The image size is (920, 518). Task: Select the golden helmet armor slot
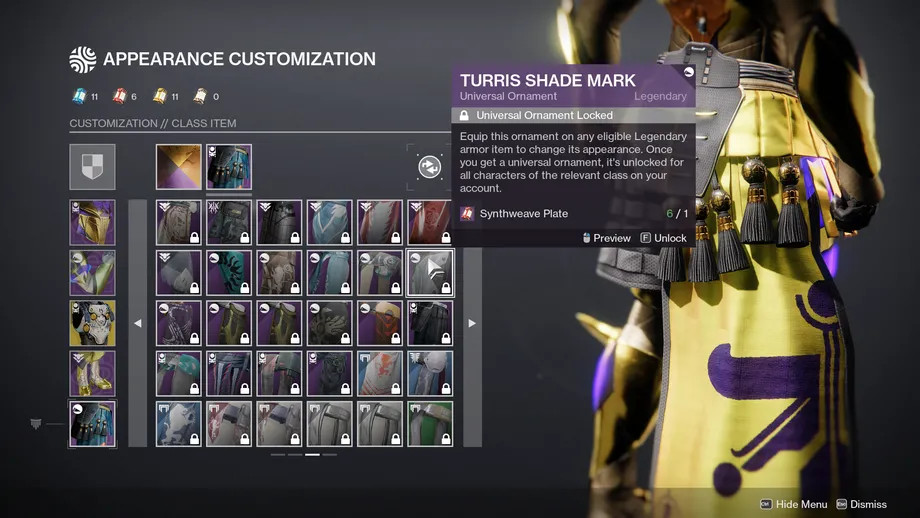click(92, 222)
